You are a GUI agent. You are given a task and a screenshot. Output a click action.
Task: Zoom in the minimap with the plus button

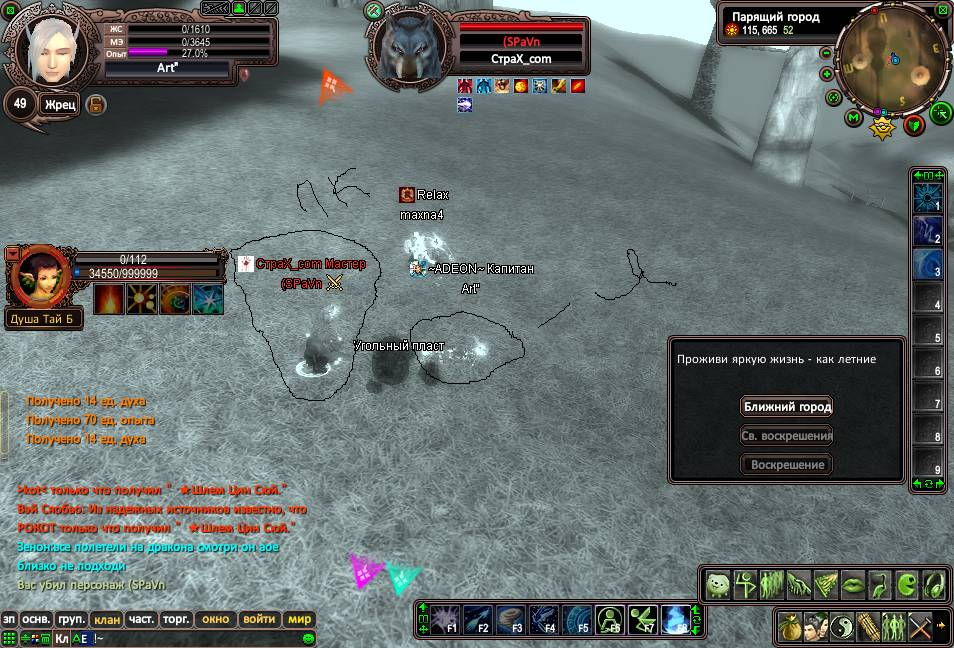[827, 74]
